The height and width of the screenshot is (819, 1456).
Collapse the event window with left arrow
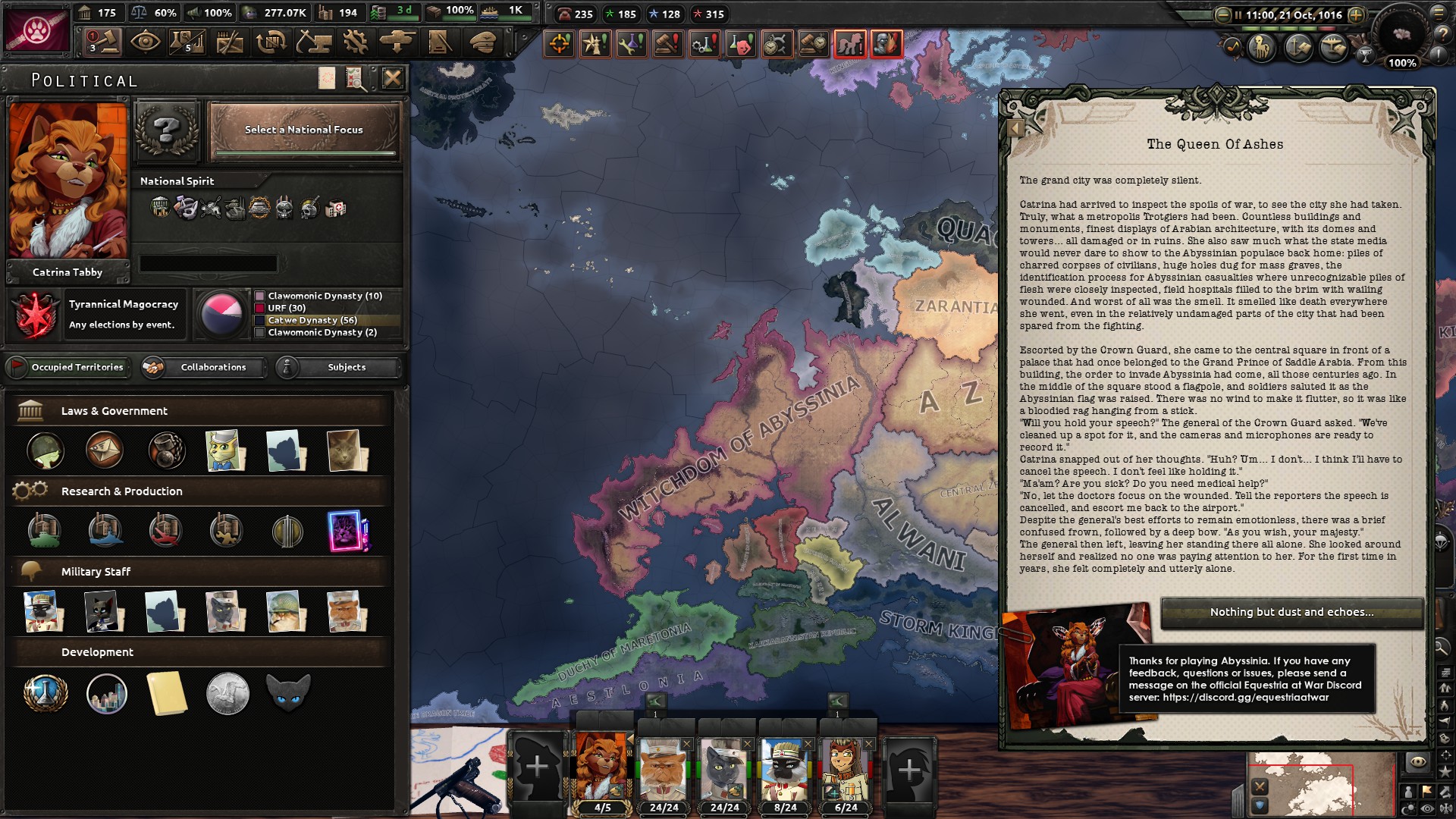1015,128
